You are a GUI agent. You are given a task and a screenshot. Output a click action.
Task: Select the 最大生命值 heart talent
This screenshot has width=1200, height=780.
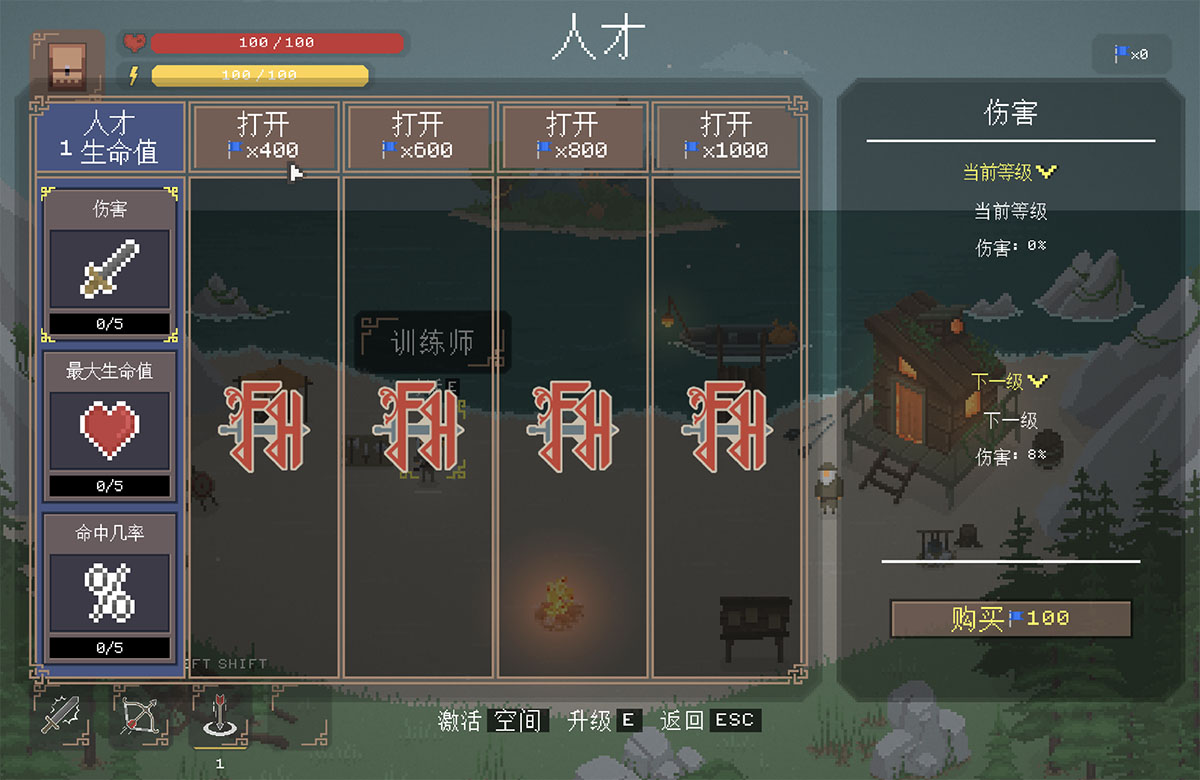[110, 426]
